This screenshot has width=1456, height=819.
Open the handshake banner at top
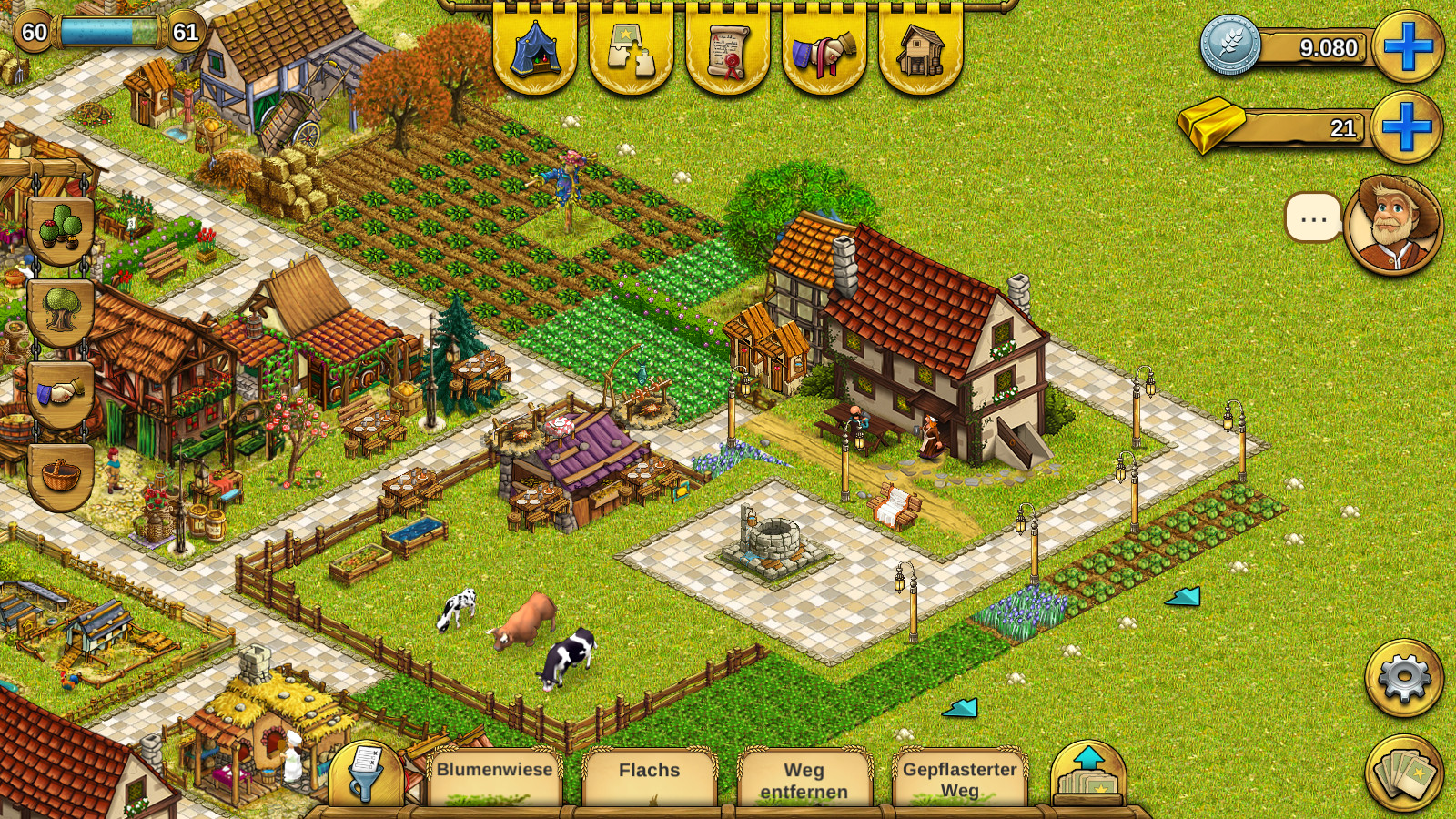pyautogui.click(x=824, y=47)
